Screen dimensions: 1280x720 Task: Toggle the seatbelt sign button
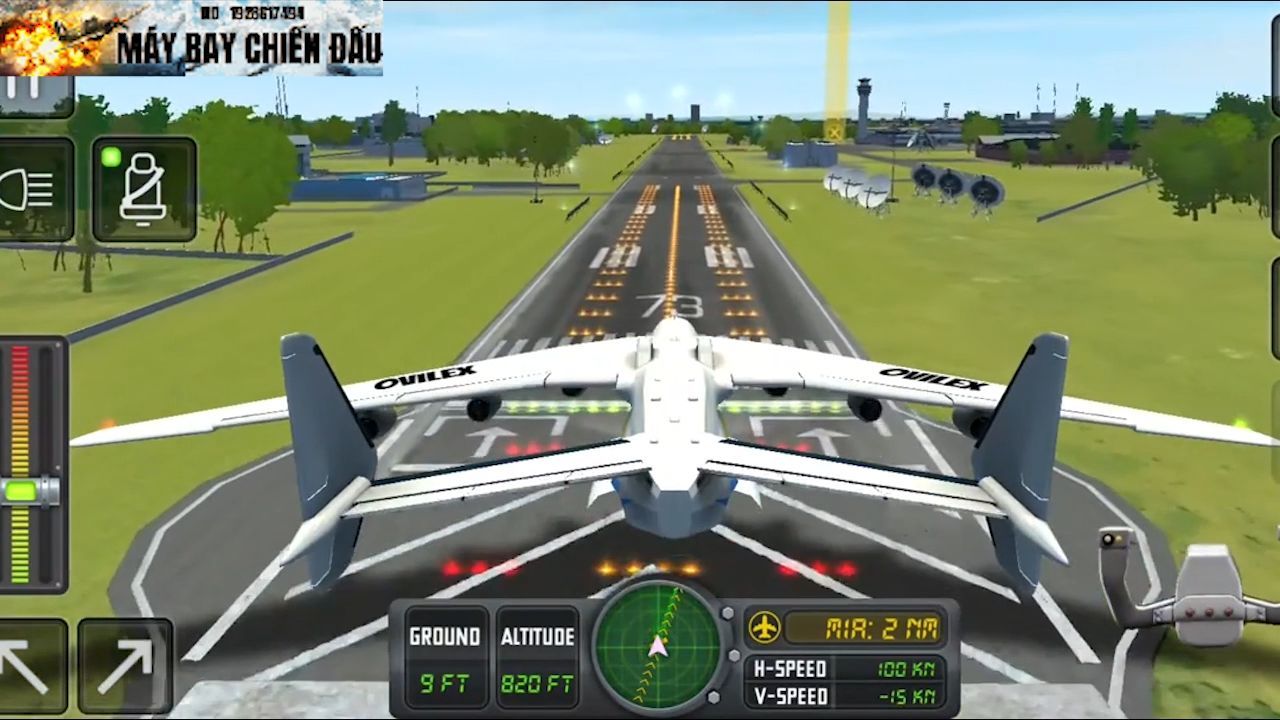pyautogui.click(x=143, y=190)
